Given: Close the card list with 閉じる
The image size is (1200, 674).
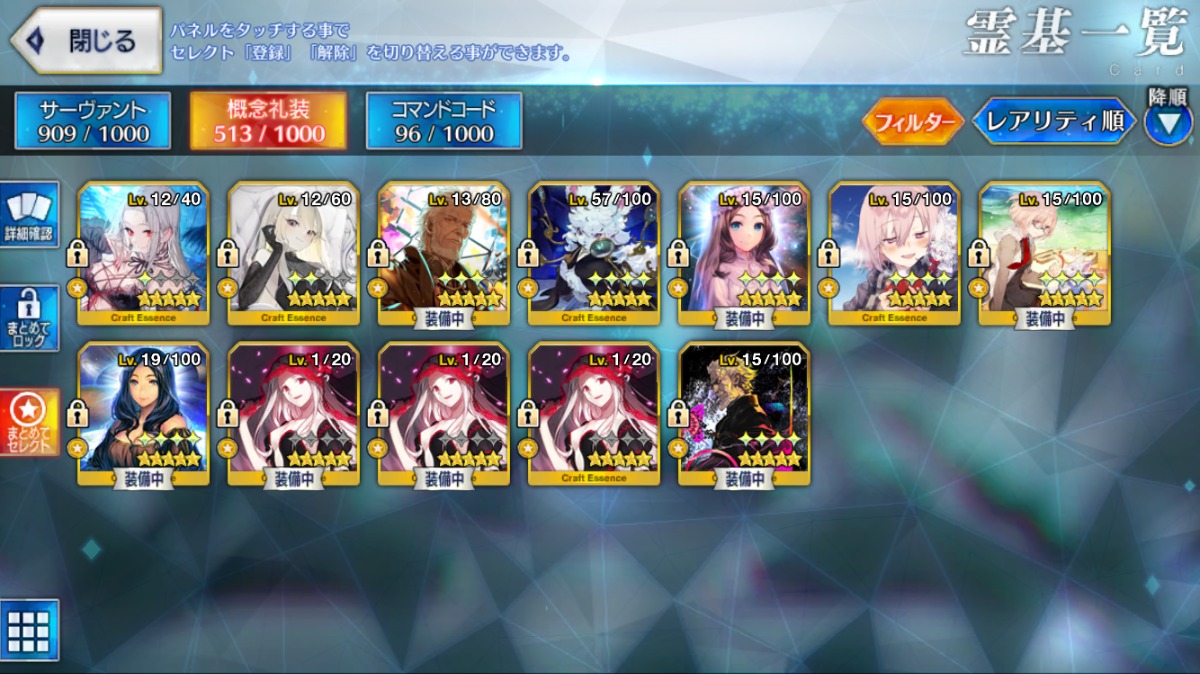Looking at the screenshot, I should coord(86,40).
